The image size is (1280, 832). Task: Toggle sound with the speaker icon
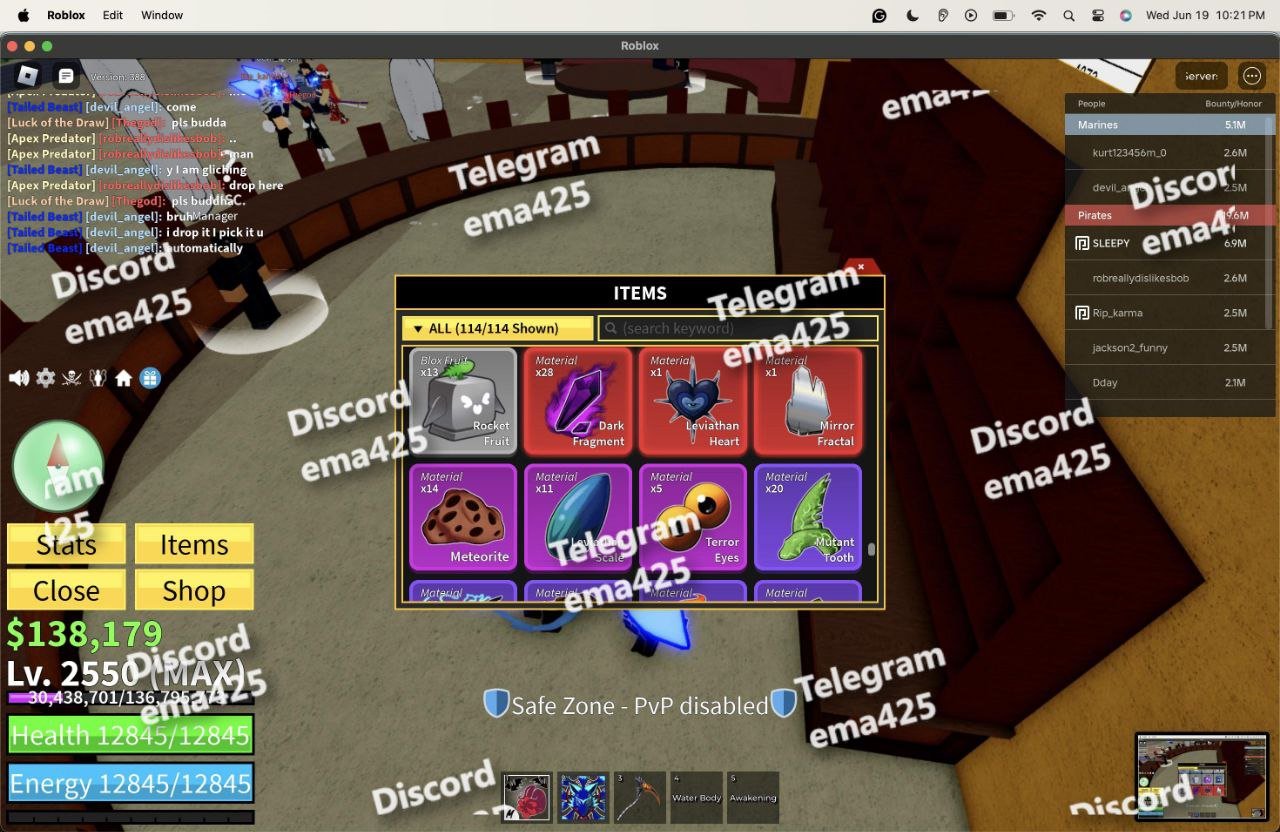coord(19,378)
